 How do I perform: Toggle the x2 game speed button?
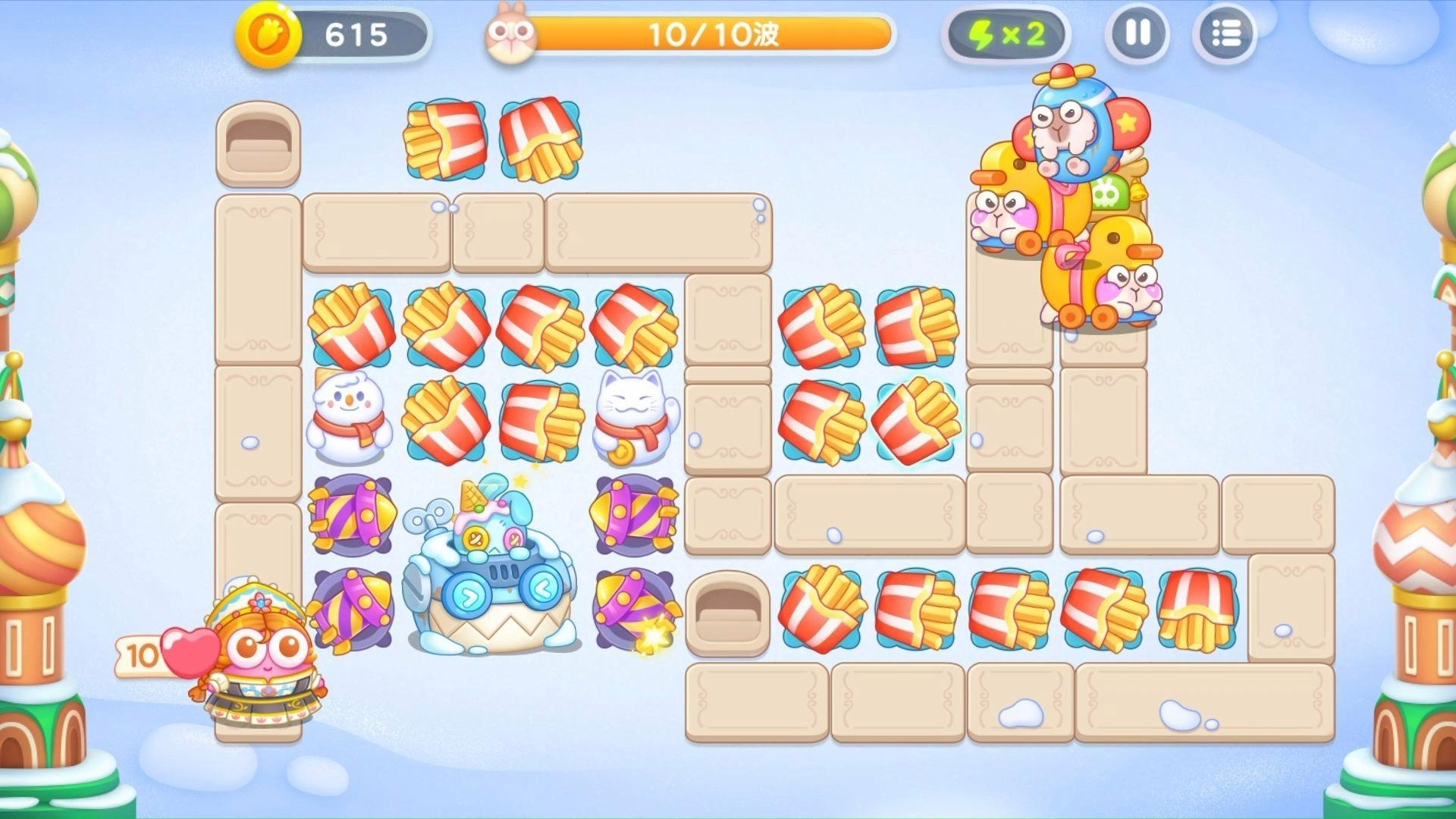coord(1006,35)
